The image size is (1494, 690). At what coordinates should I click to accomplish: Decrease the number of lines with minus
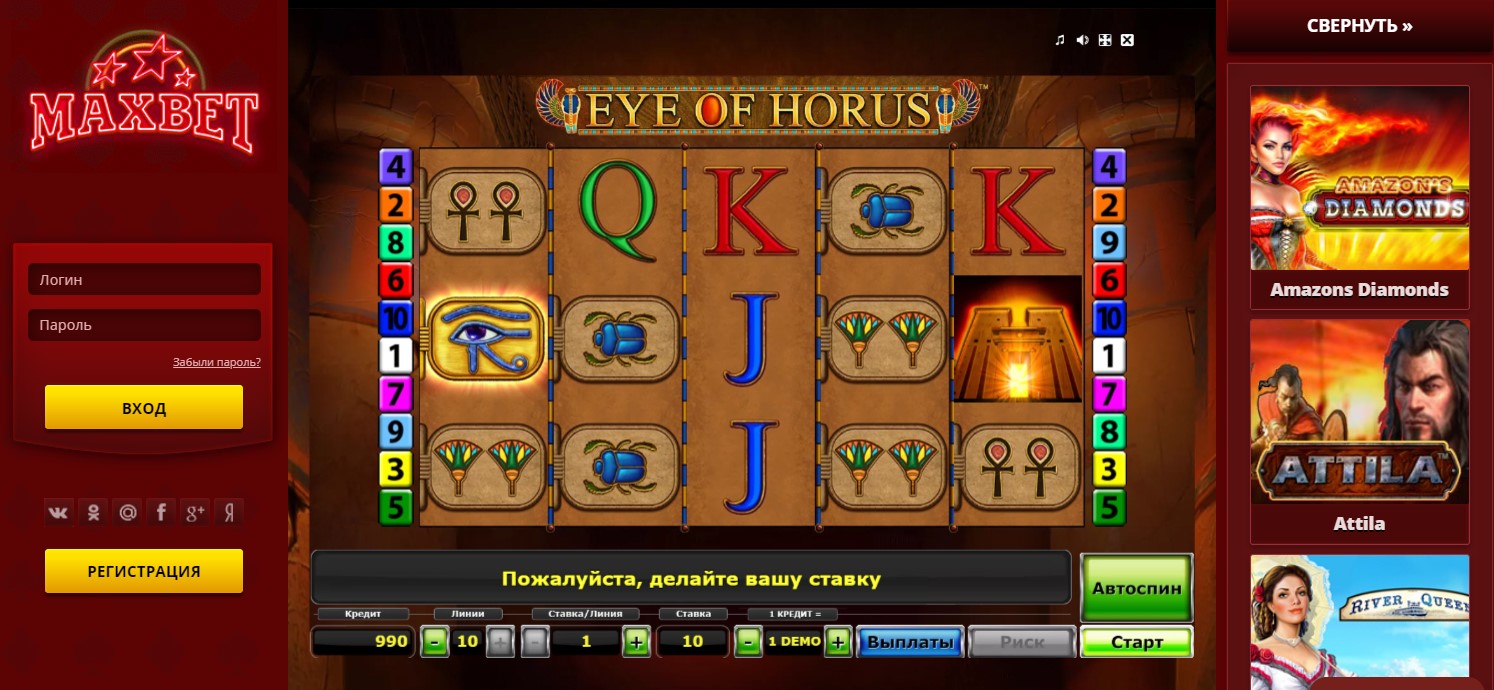click(434, 642)
